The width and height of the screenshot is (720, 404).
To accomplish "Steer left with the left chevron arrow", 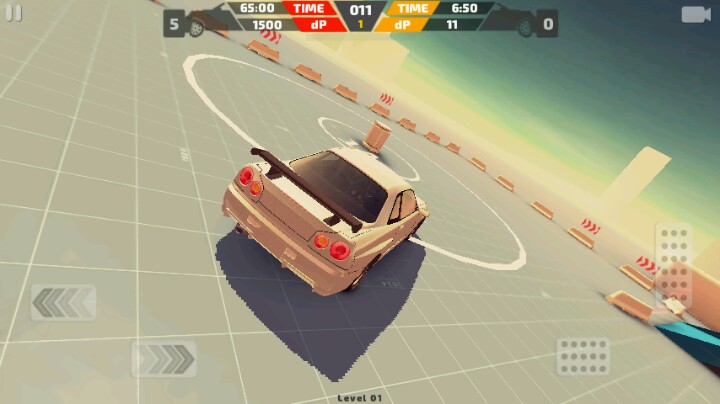I will coord(63,302).
